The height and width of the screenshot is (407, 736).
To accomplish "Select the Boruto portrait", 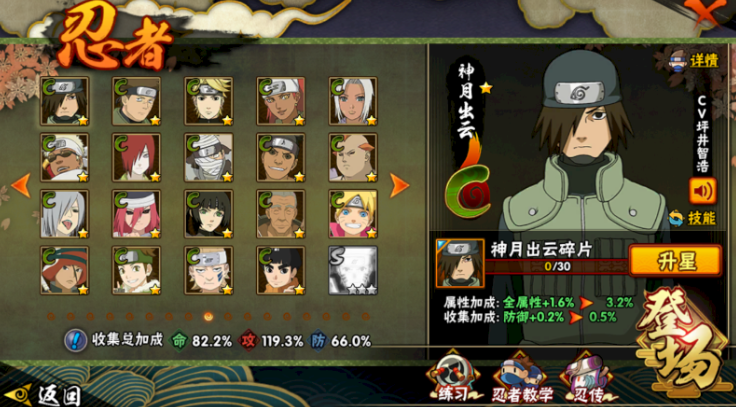I will pos(353,214).
